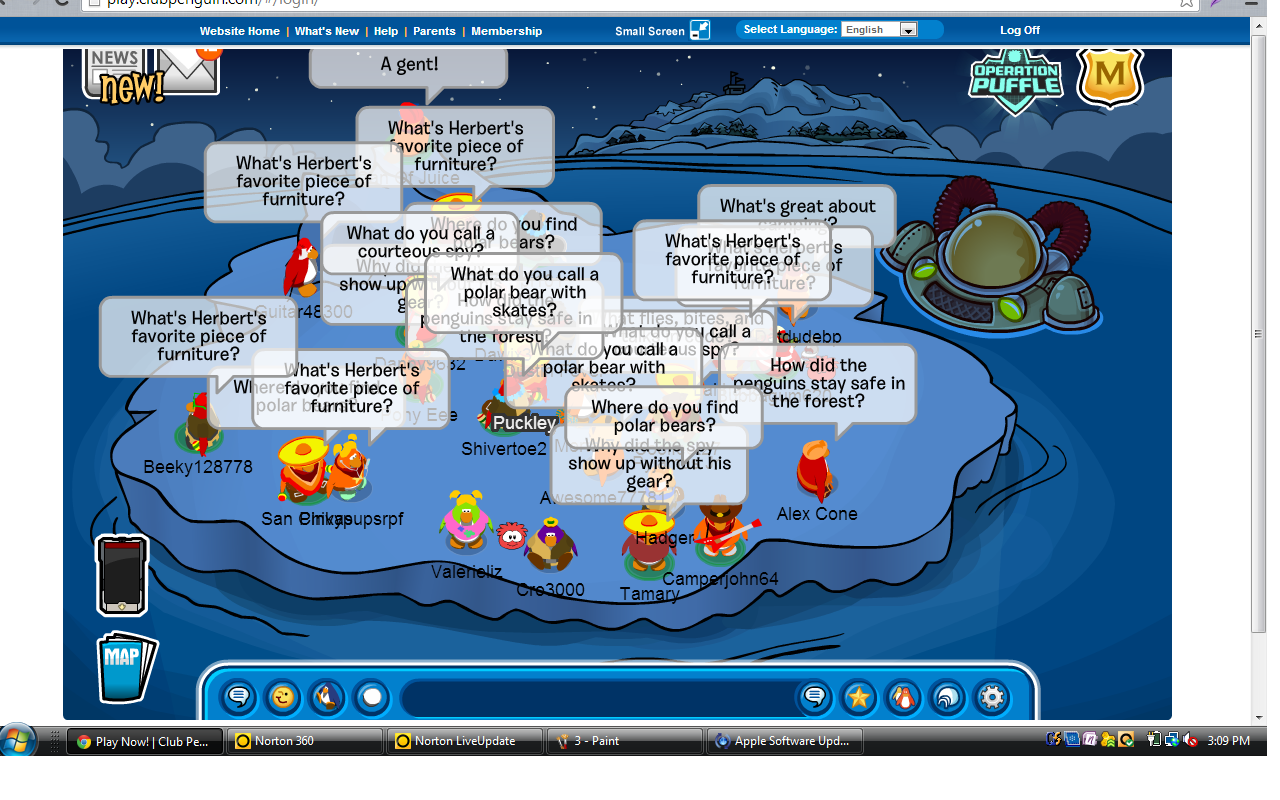Open the Membership page link
Screen dimensions: 1280x800
pyautogui.click(x=506, y=31)
